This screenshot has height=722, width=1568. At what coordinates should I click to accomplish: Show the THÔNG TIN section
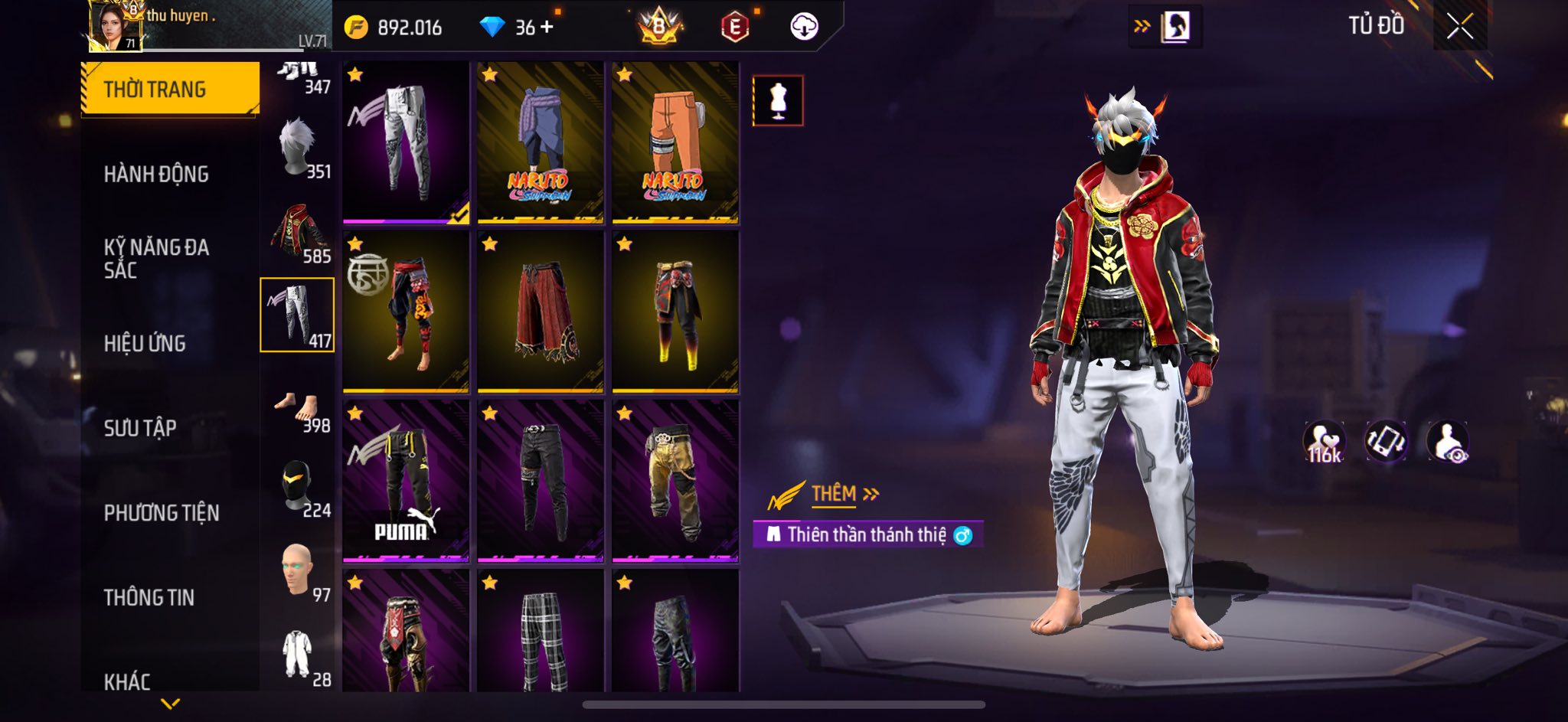(149, 597)
